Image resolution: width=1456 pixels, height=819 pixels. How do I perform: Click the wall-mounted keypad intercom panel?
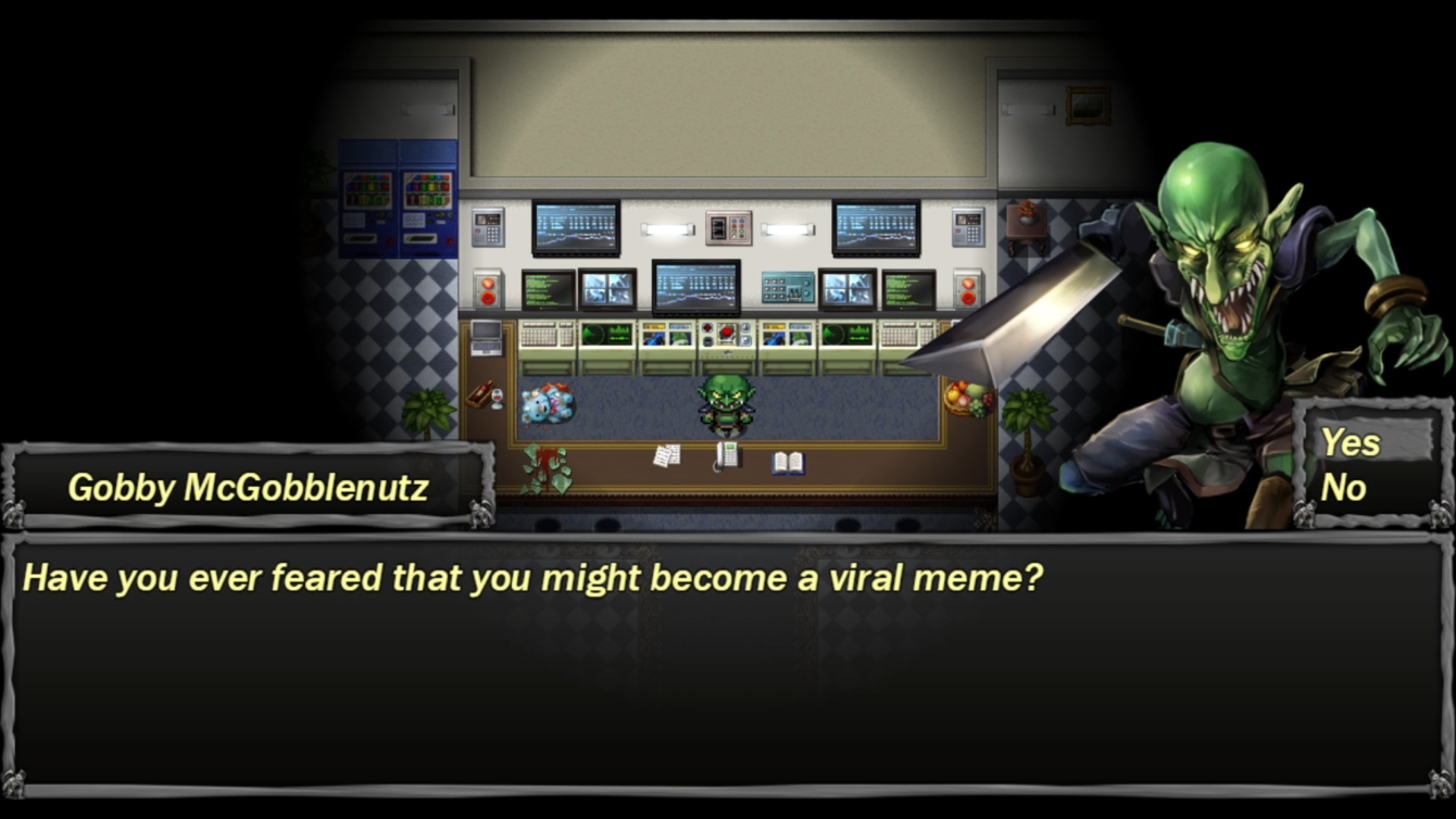(x=728, y=229)
